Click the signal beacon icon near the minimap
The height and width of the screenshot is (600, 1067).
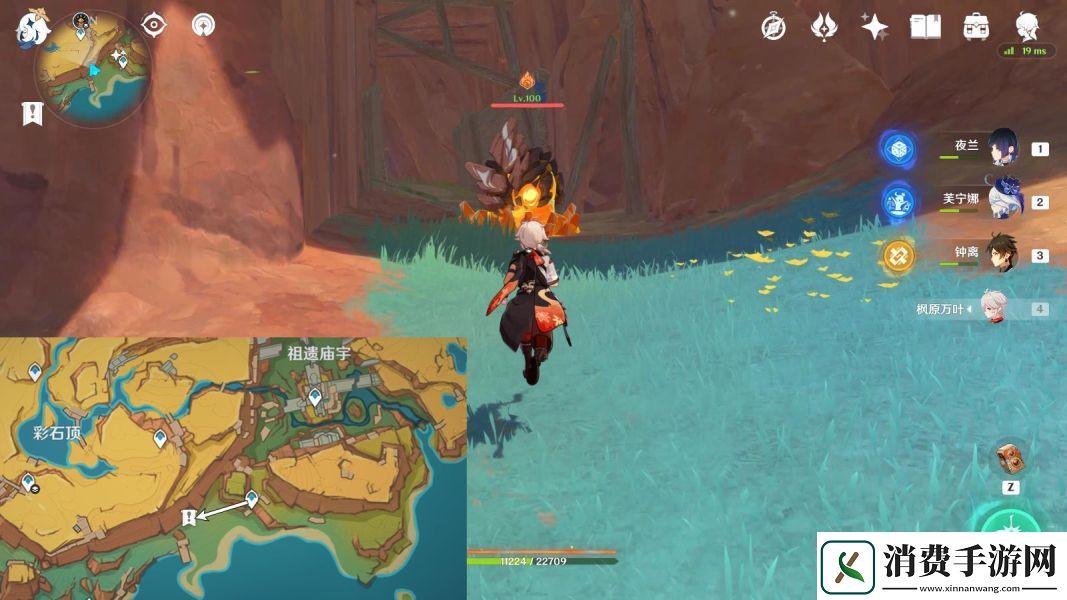(x=204, y=25)
